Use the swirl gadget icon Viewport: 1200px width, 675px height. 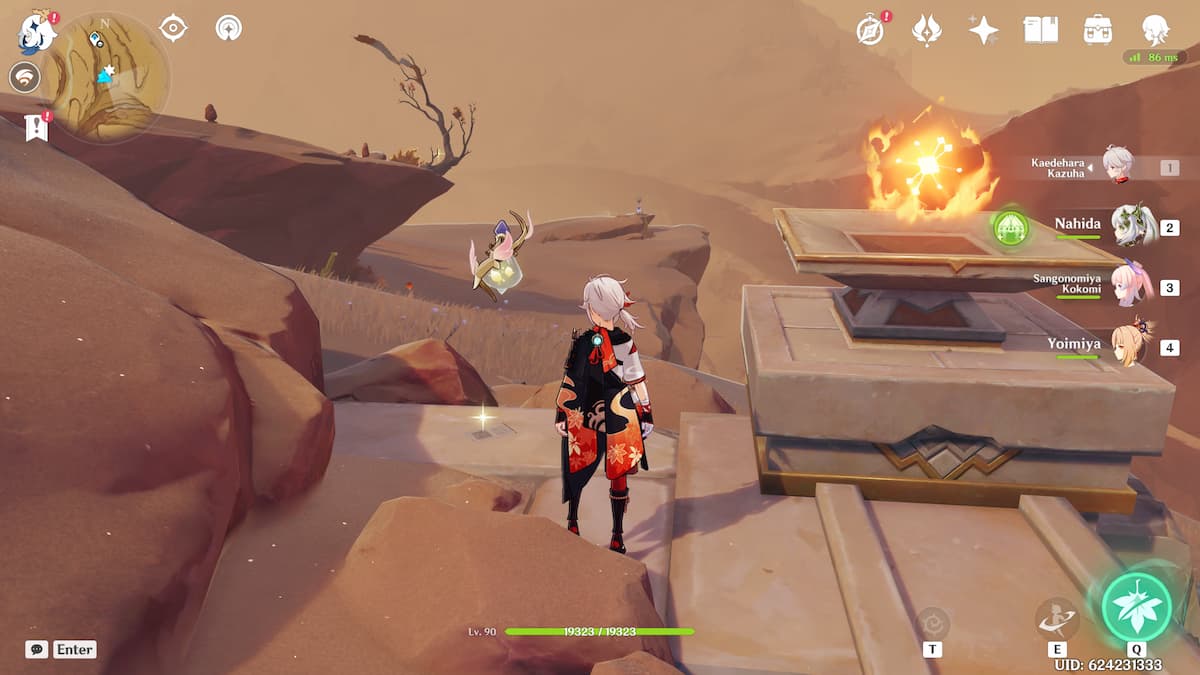click(932, 622)
